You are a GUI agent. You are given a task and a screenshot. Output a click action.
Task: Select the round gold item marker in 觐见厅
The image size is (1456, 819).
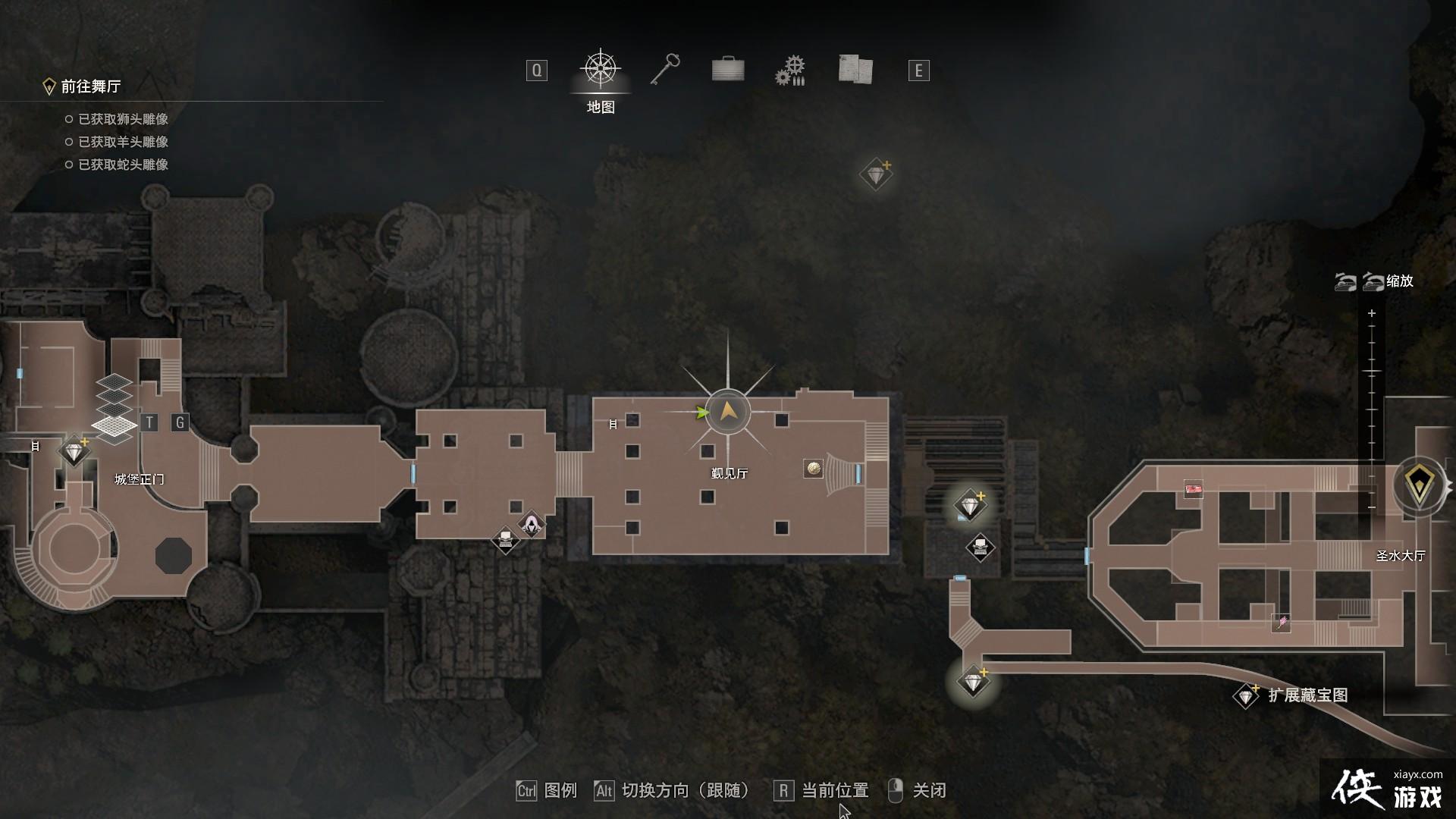click(813, 469)
